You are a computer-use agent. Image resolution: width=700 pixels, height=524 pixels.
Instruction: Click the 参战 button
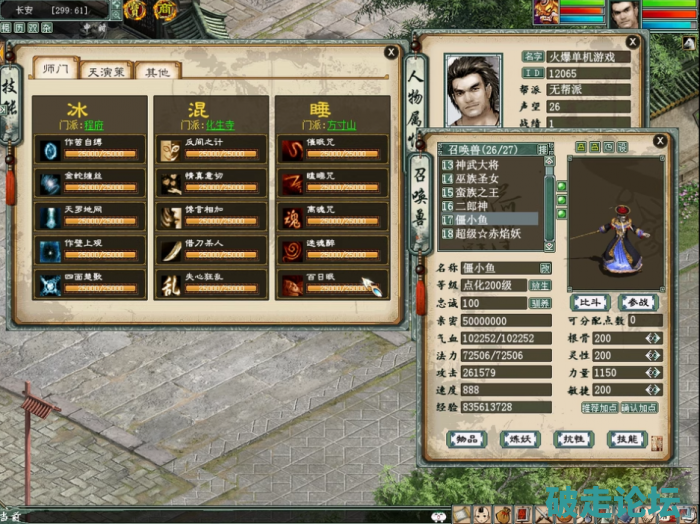pyautogui.click(x=636, y=303)
